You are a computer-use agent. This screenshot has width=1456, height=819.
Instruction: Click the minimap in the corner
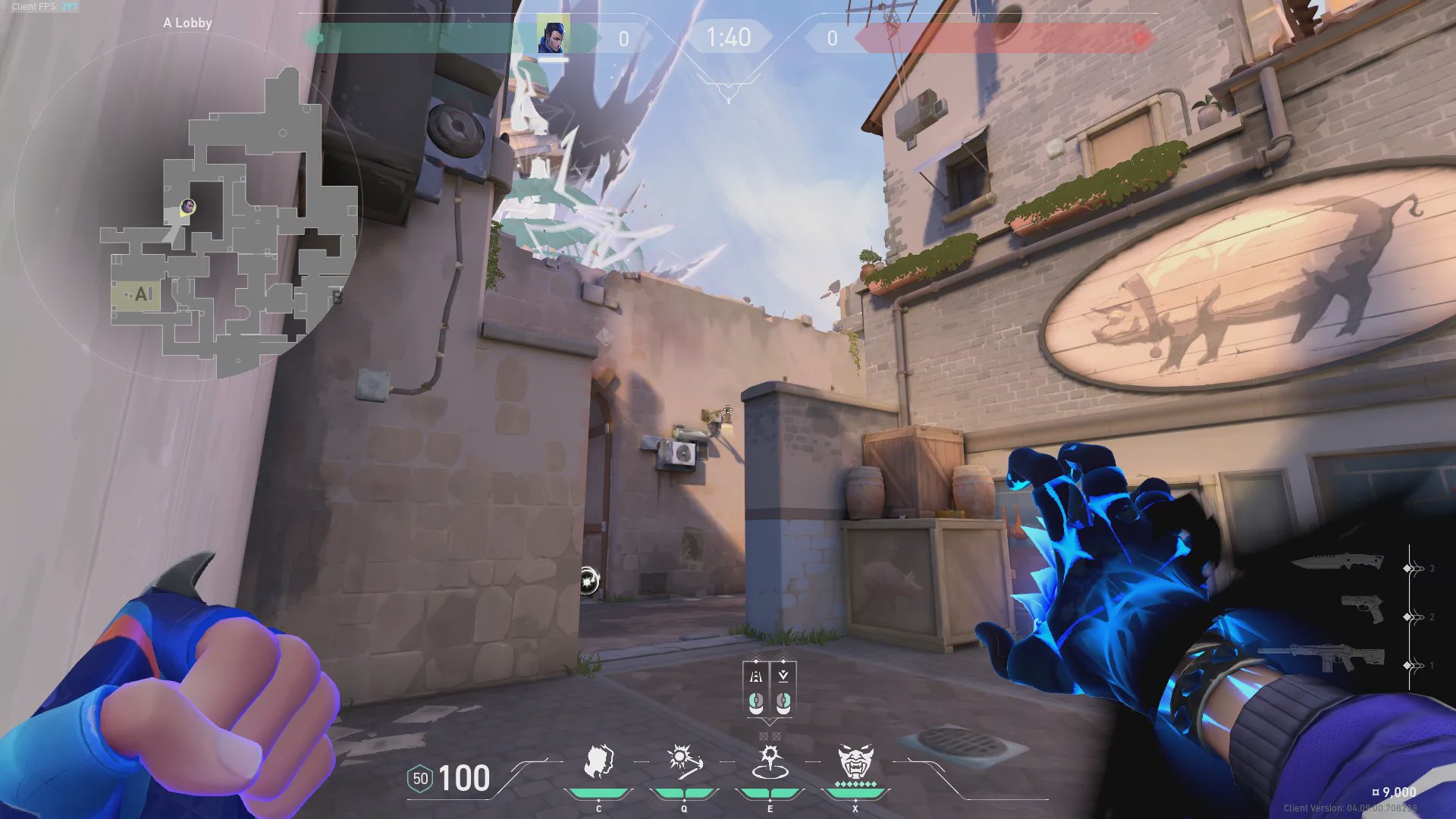coord(227,220)
